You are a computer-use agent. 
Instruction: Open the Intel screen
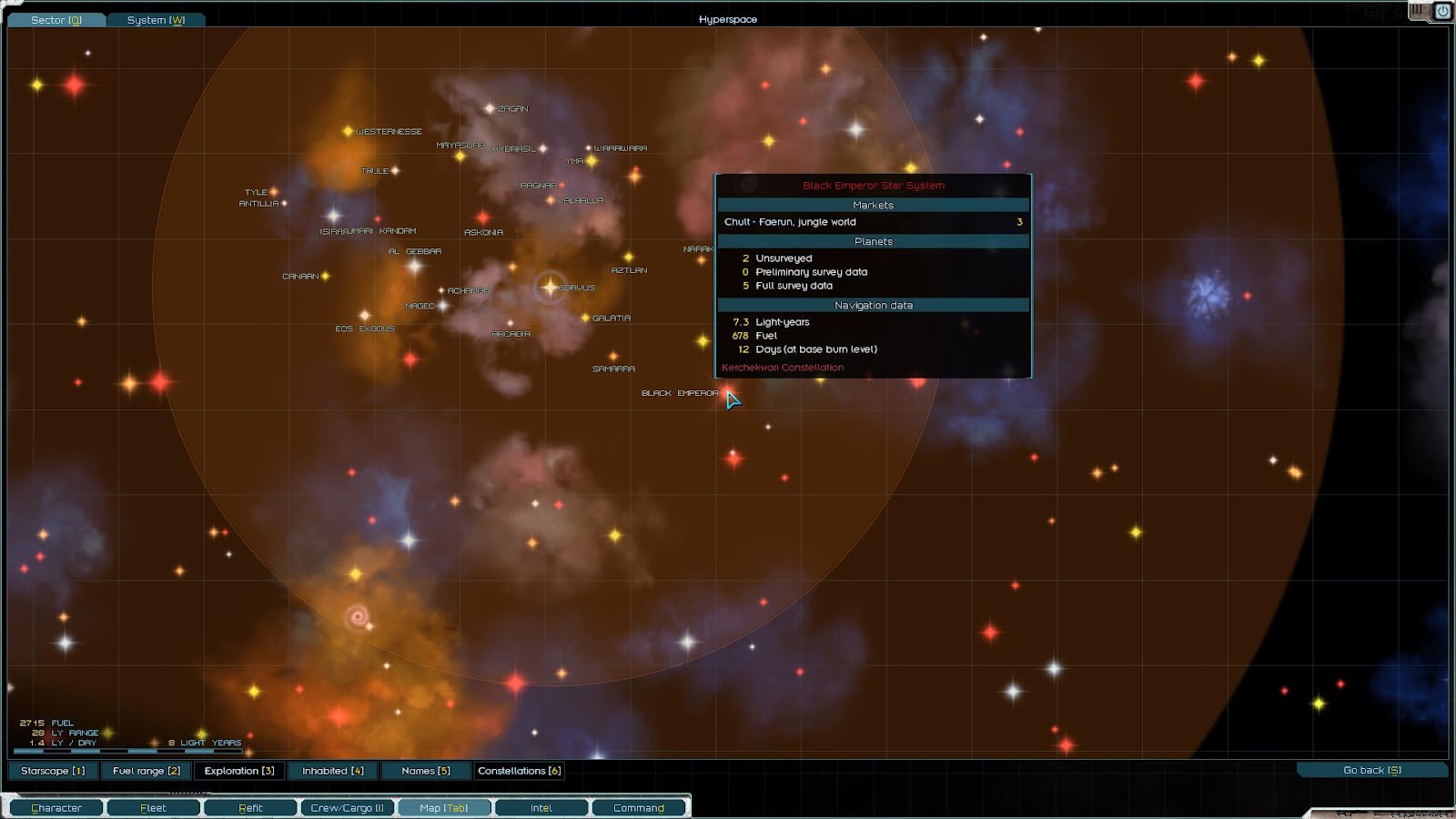click(541, 807)
